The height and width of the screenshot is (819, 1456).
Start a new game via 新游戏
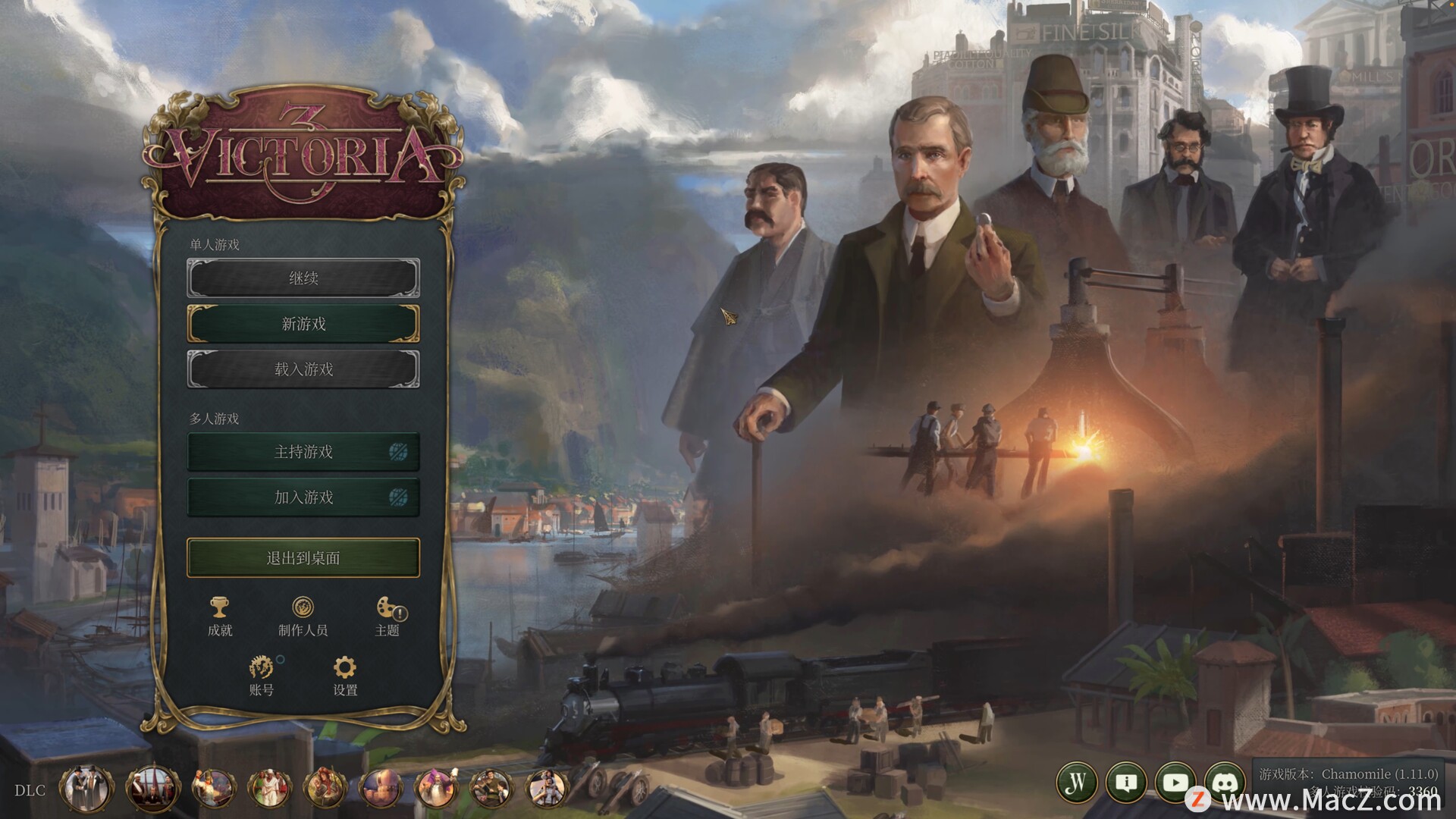click(x=303, y=324)
